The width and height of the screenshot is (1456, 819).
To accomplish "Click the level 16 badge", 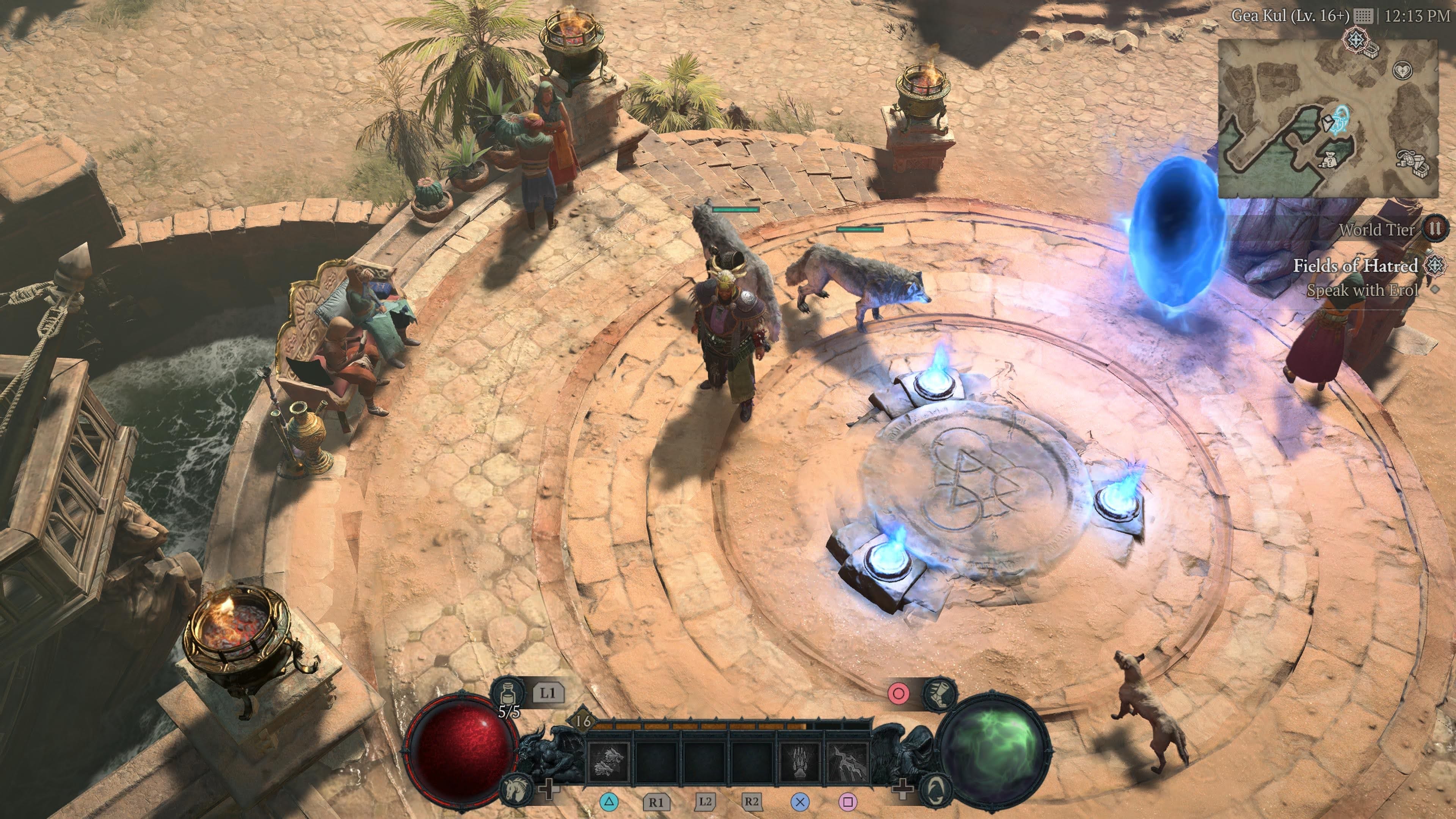I will [x=582, y=721].
